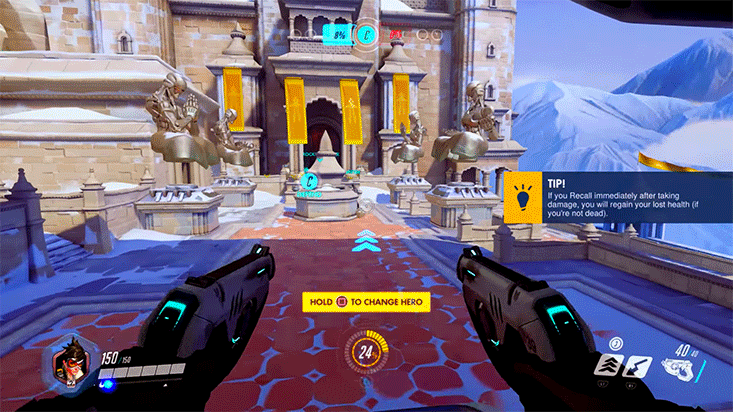733x412 pixels.
Task: Select the objective C waypoint marker
Action: 312,182
